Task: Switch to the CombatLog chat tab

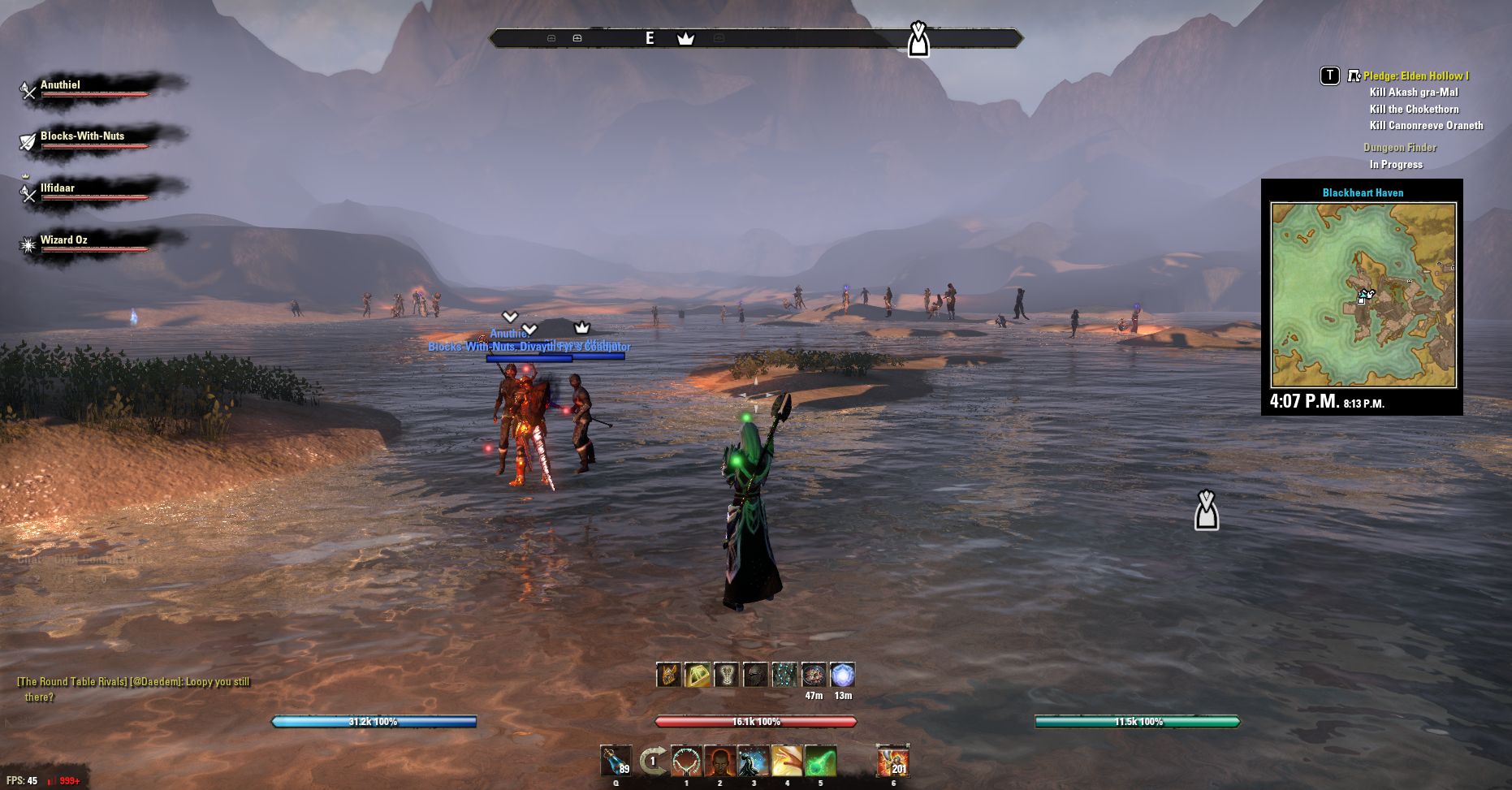Action: [x=112, y=559]
